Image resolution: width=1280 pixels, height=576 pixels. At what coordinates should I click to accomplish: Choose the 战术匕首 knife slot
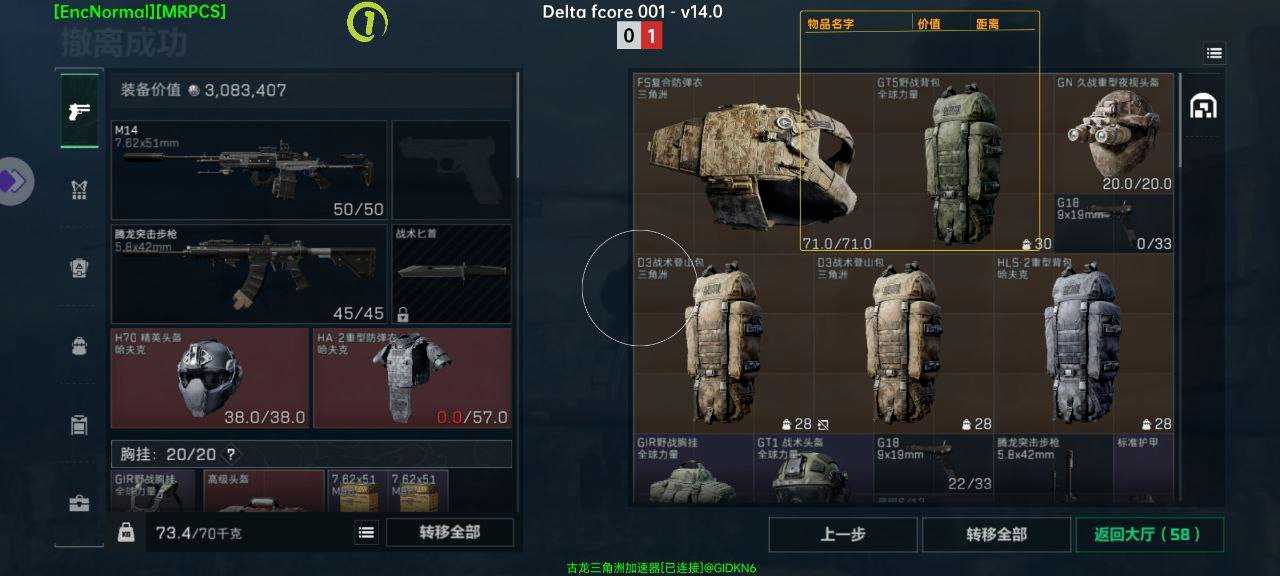coord(451,273)
